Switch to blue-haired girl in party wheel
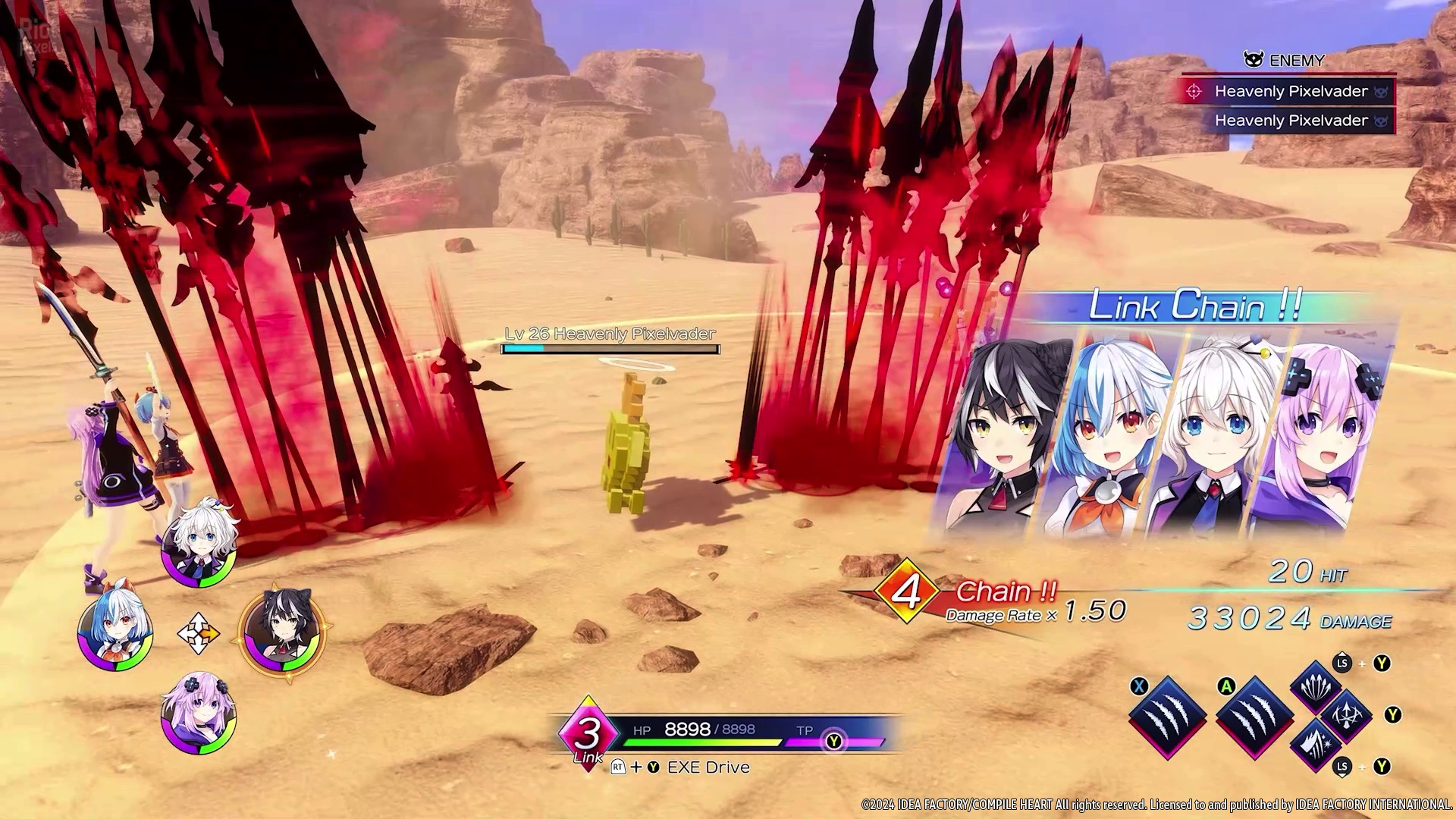The image size is (1456, 819). (115, 631)
